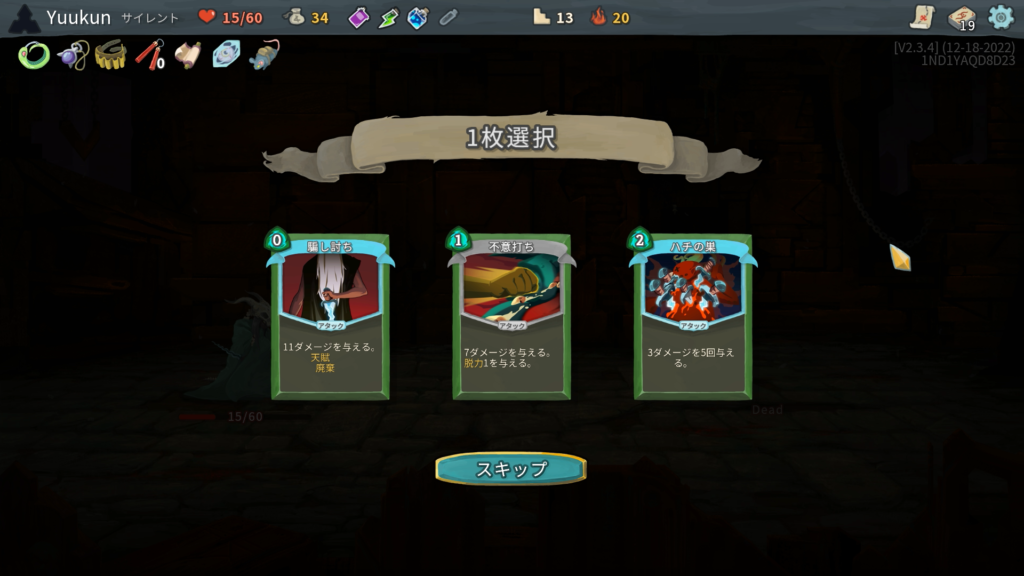Select the purple potion
Image resolution: width=1024 pixels, height=576 pixels.
pyautogui.click(x=359, y=17)
